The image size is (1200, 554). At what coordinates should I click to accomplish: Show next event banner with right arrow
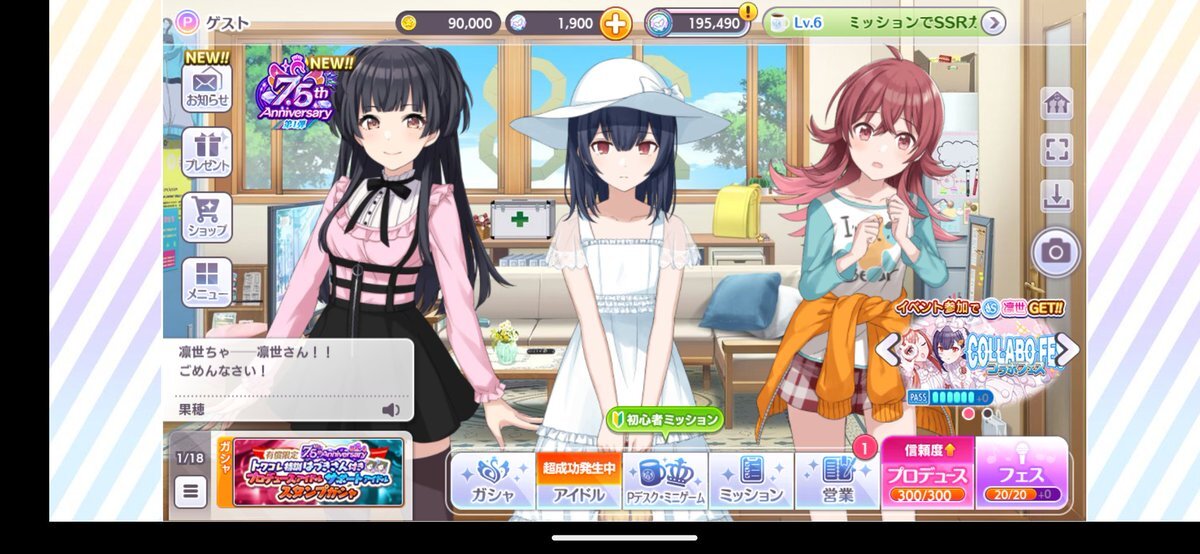1068,349
